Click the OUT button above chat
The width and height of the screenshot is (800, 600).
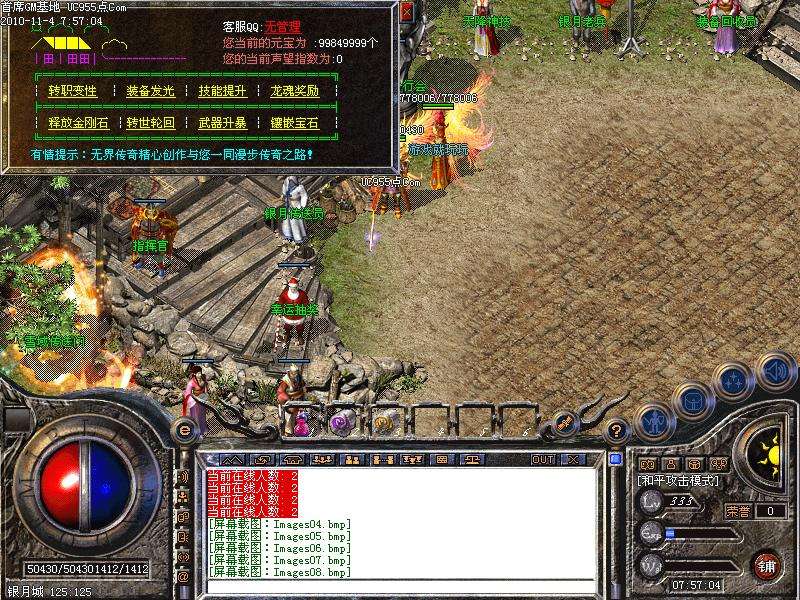[x=542, y=459]
